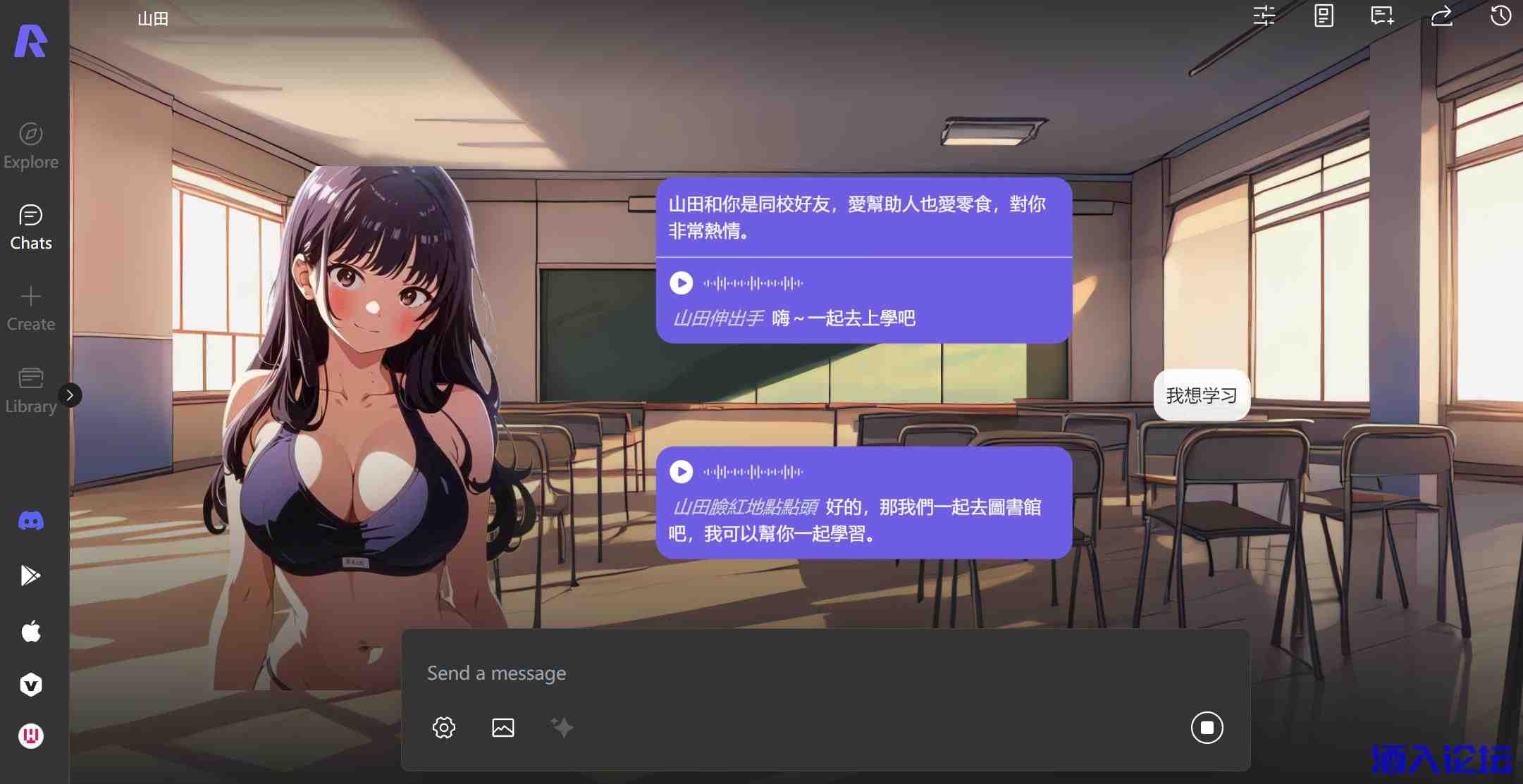Click the sparkle AI suggestion icon

click(562, 727)
